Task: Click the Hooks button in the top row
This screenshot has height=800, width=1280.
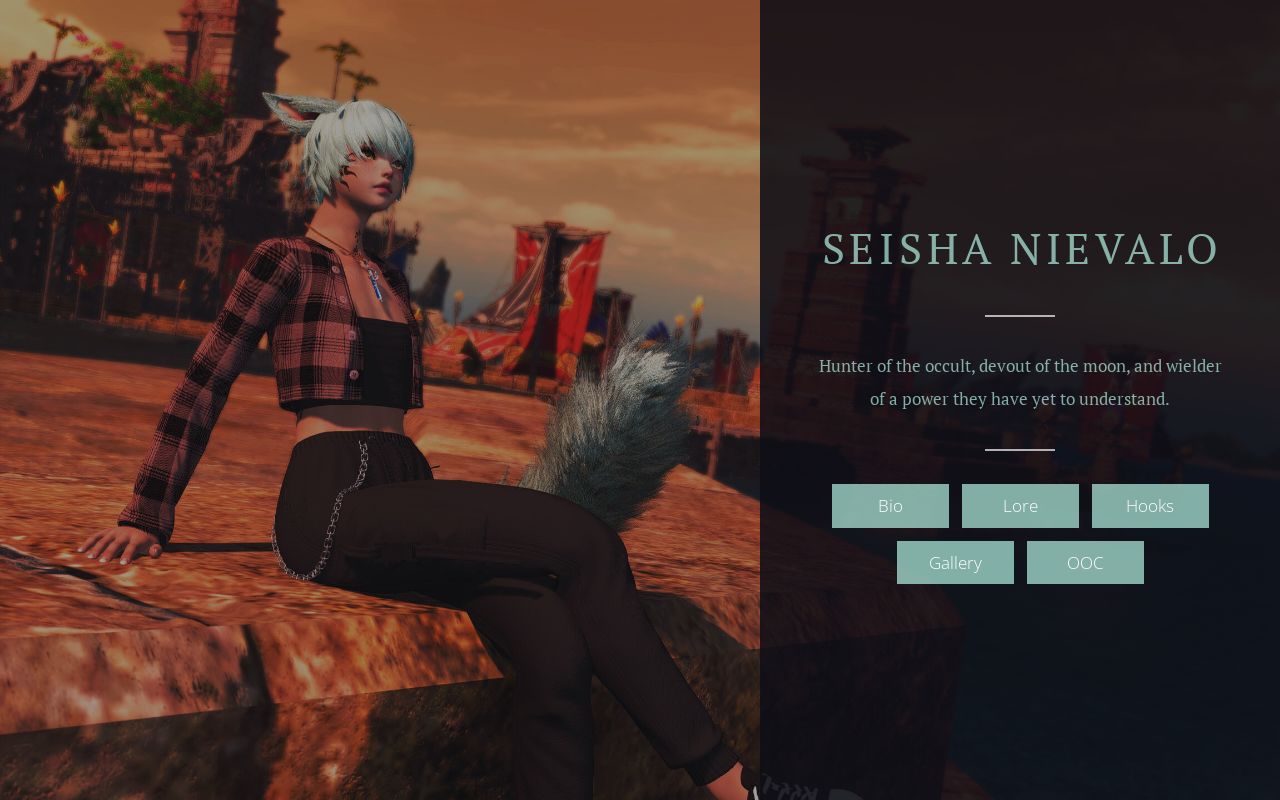Action: tap(1150, 506)
